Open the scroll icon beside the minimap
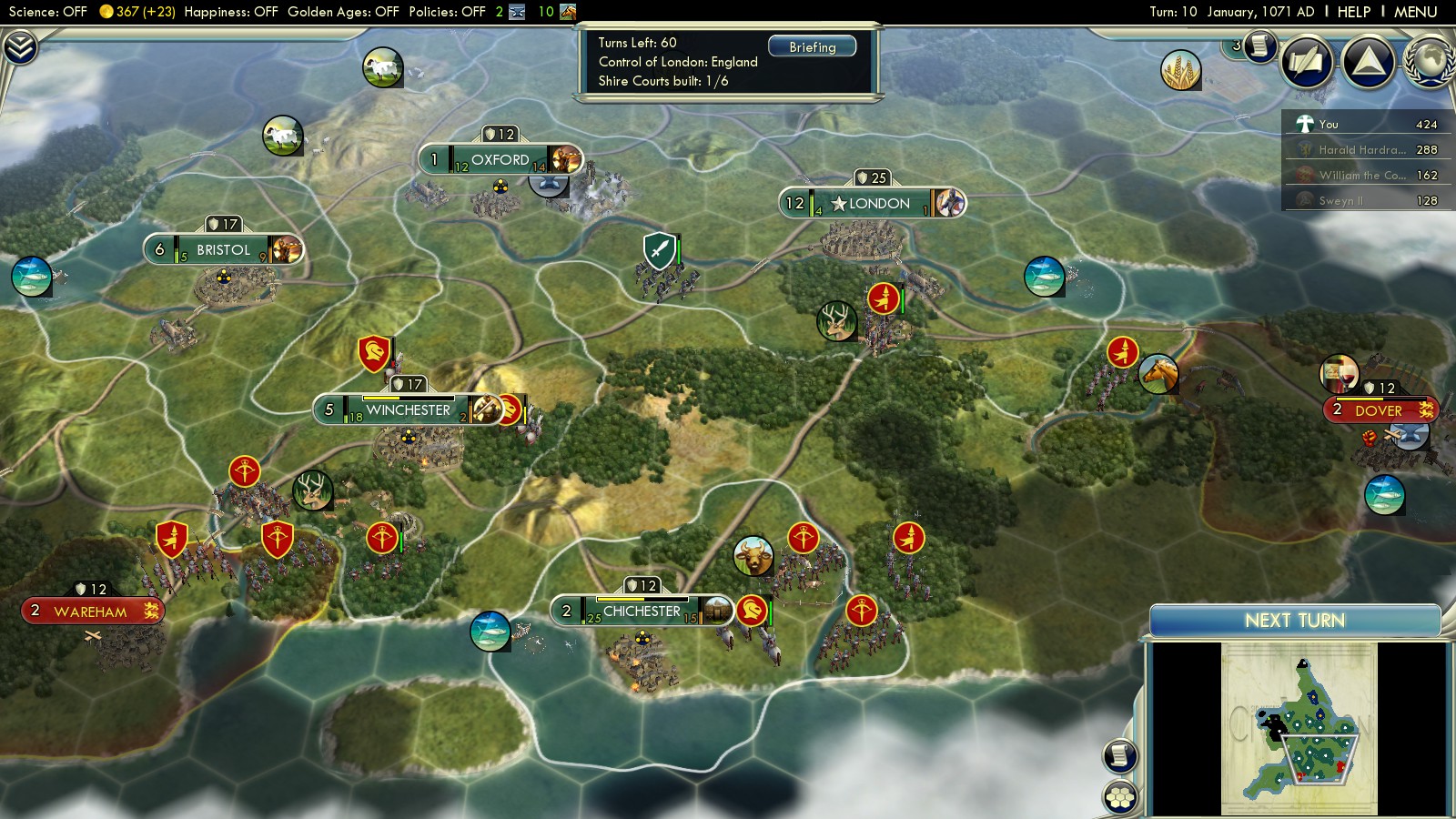 (1120, 755)
